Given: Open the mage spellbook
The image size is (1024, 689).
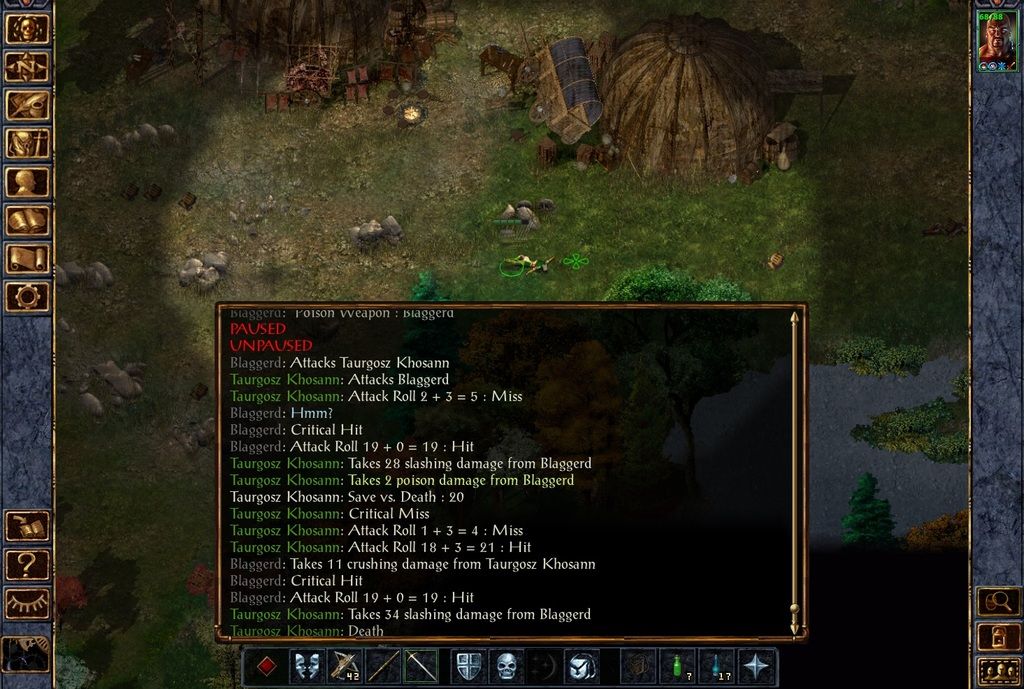Looking at the screenshot, I should pyautogui.click(x=27, y=220).
